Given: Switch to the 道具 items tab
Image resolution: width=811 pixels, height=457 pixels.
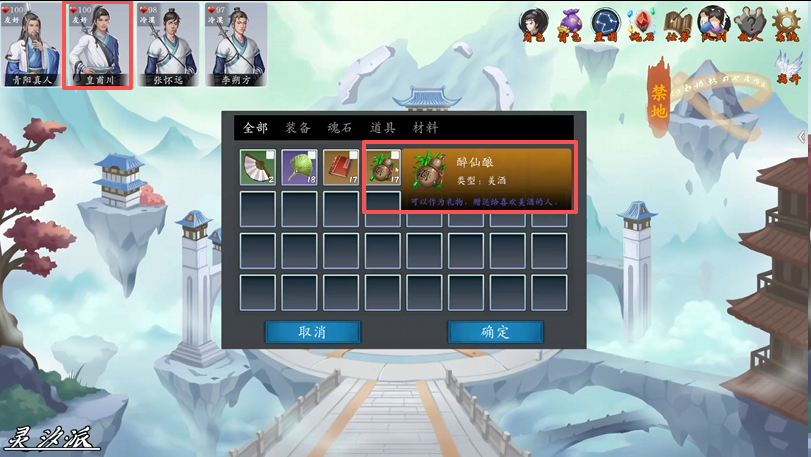Looking at the screenshot, I should pos(383,128).
